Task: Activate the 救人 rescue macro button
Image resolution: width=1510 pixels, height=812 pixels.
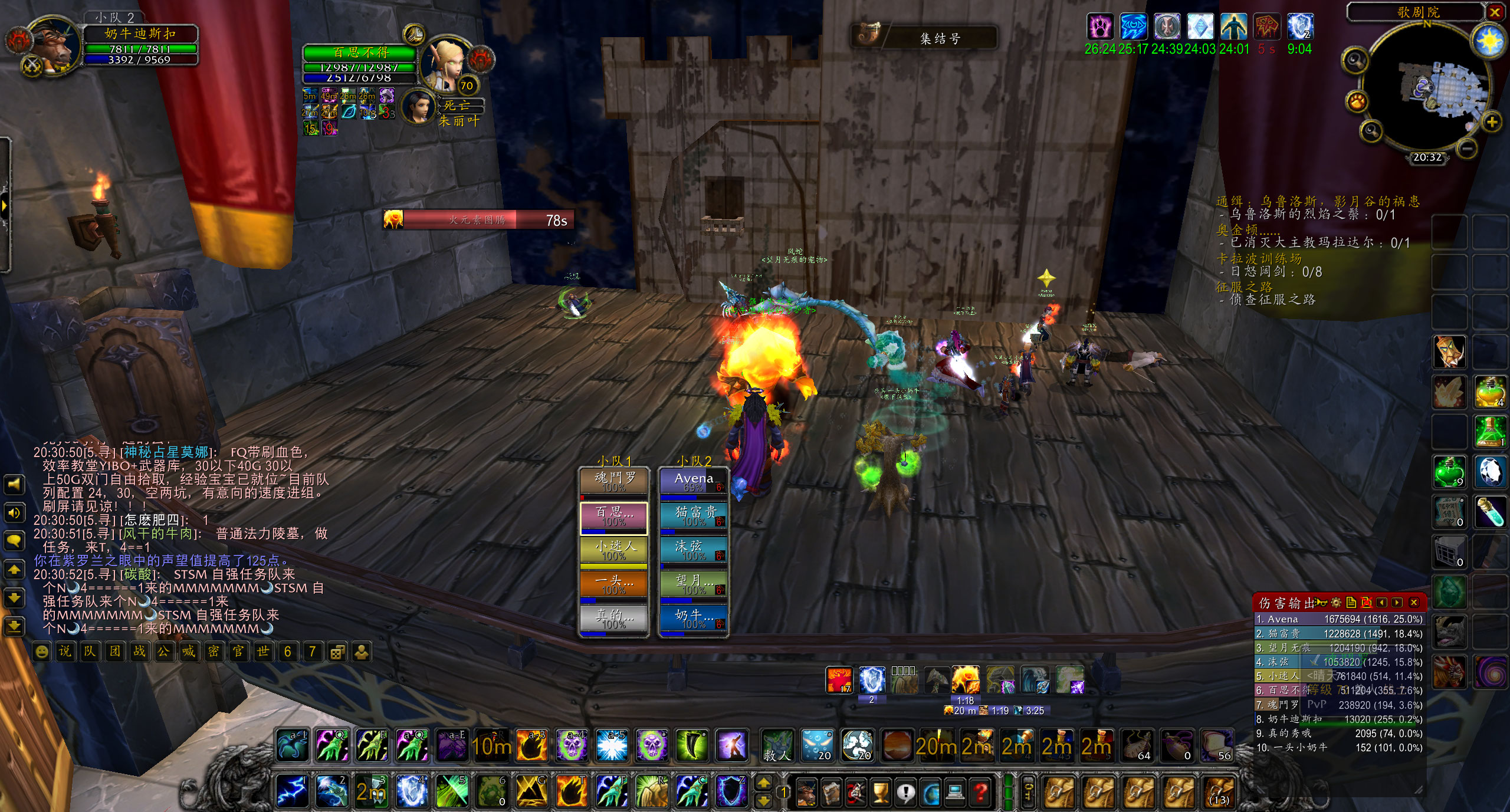Action: (777, 747)
